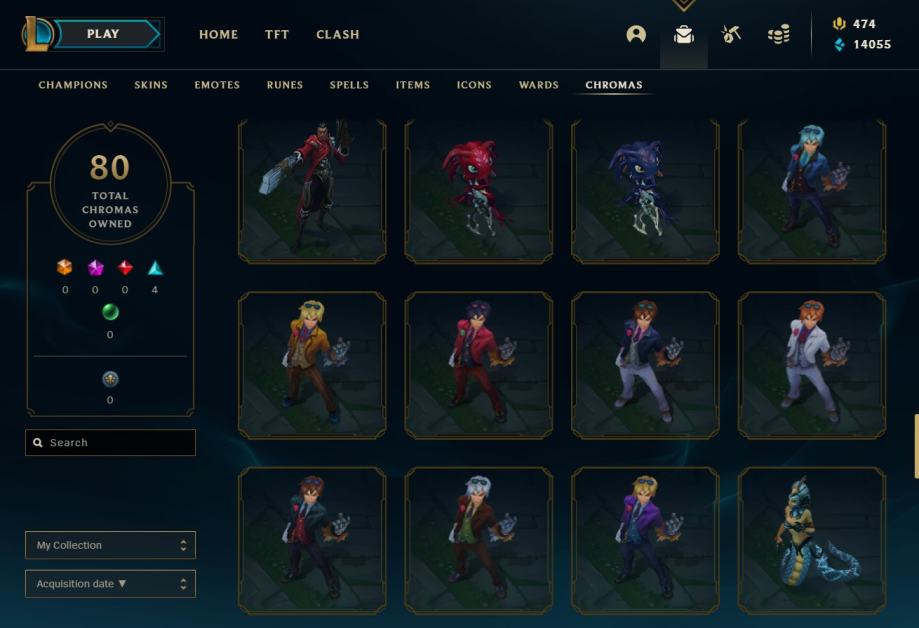Open the profile icon in top bar

(636, 34)
